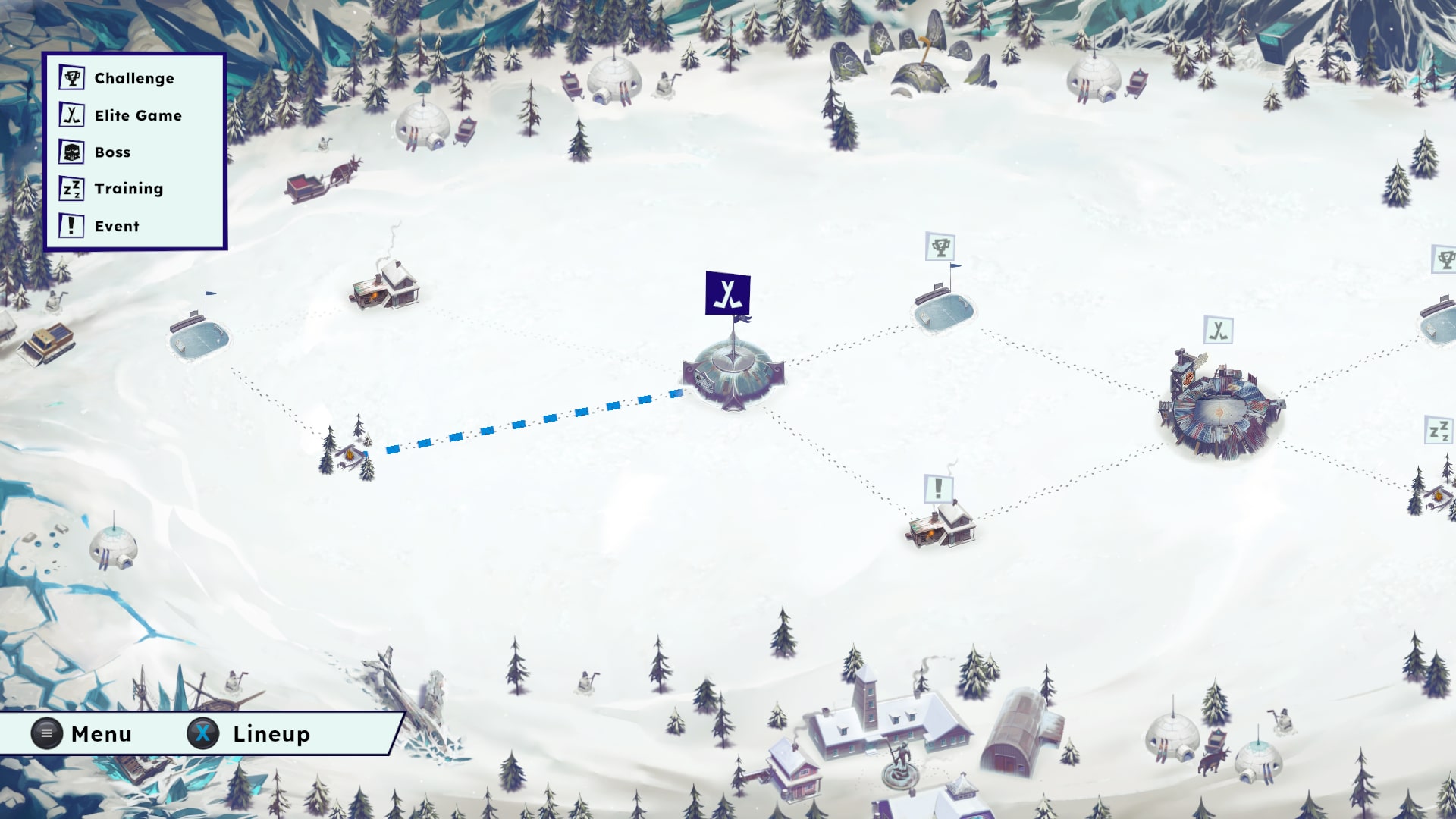Pick the Training legend entry

[111, 189]
